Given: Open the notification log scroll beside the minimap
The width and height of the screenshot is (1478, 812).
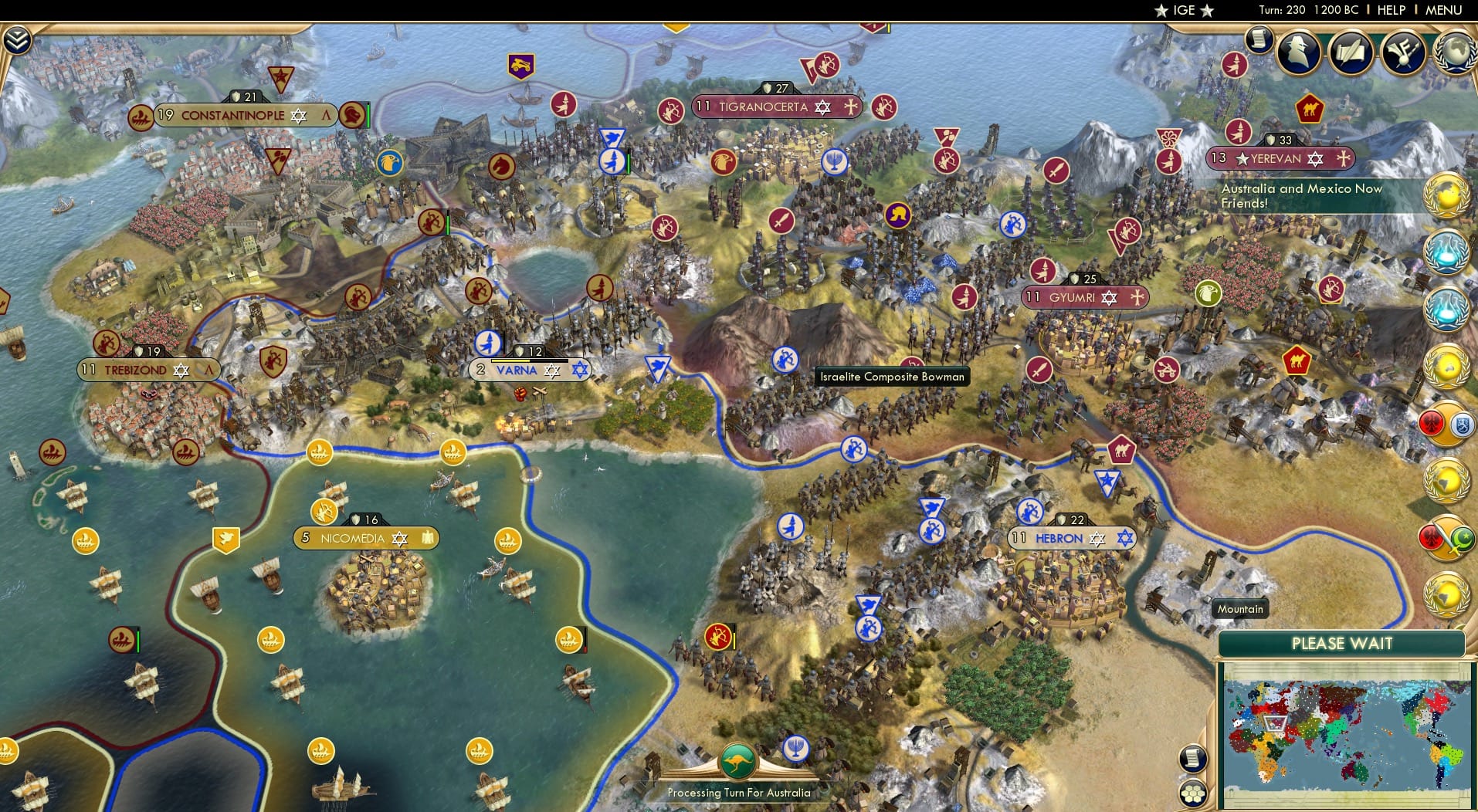Looking at the screenshot, I should (1192, 760).
